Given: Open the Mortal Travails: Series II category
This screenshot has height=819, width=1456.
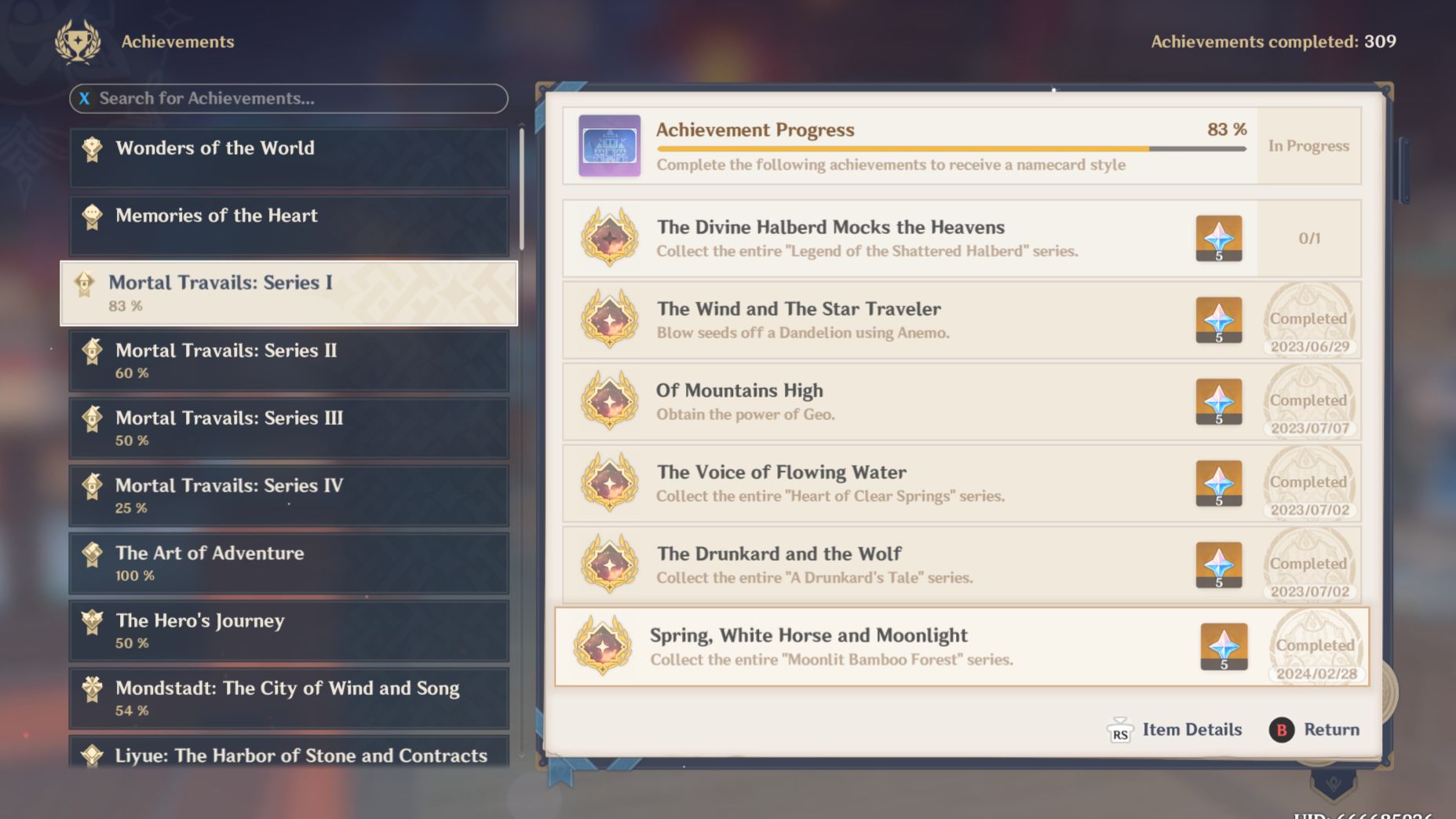Looking at the screenshot, I should coord(289,360).
